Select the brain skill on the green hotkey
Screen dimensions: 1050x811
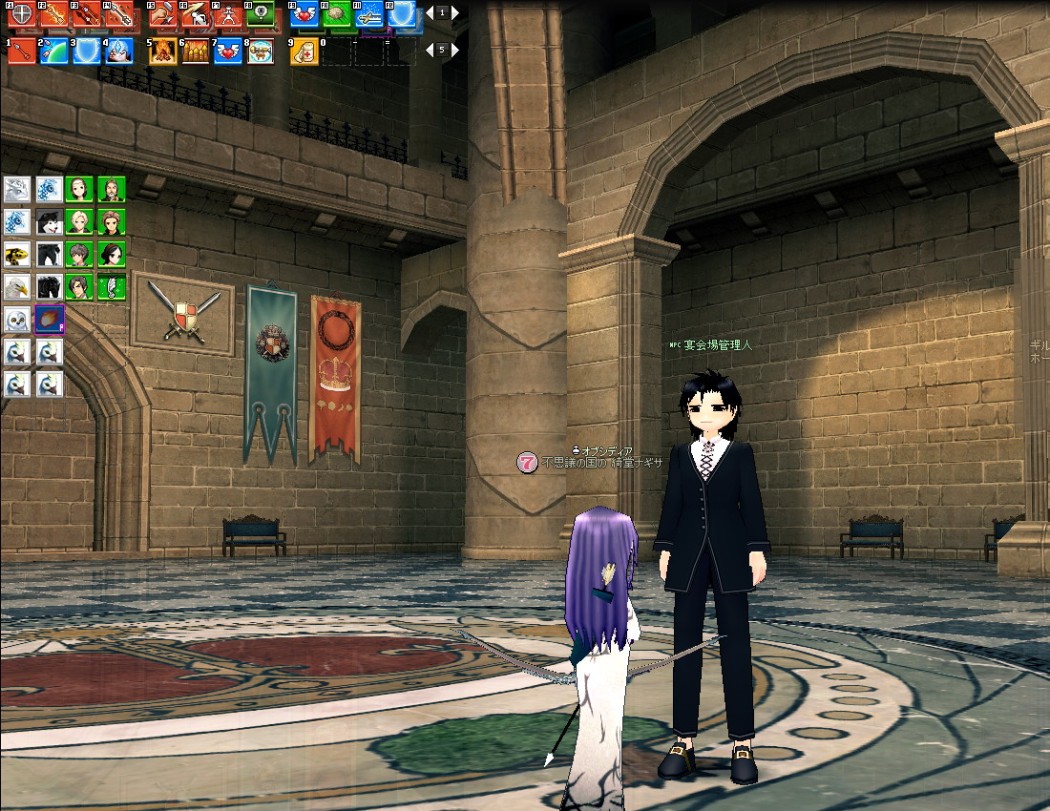336,14
